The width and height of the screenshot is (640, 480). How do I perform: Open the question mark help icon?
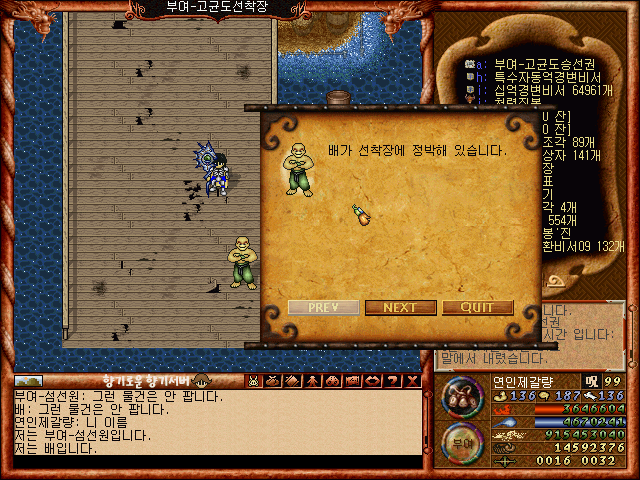(393, 381)
